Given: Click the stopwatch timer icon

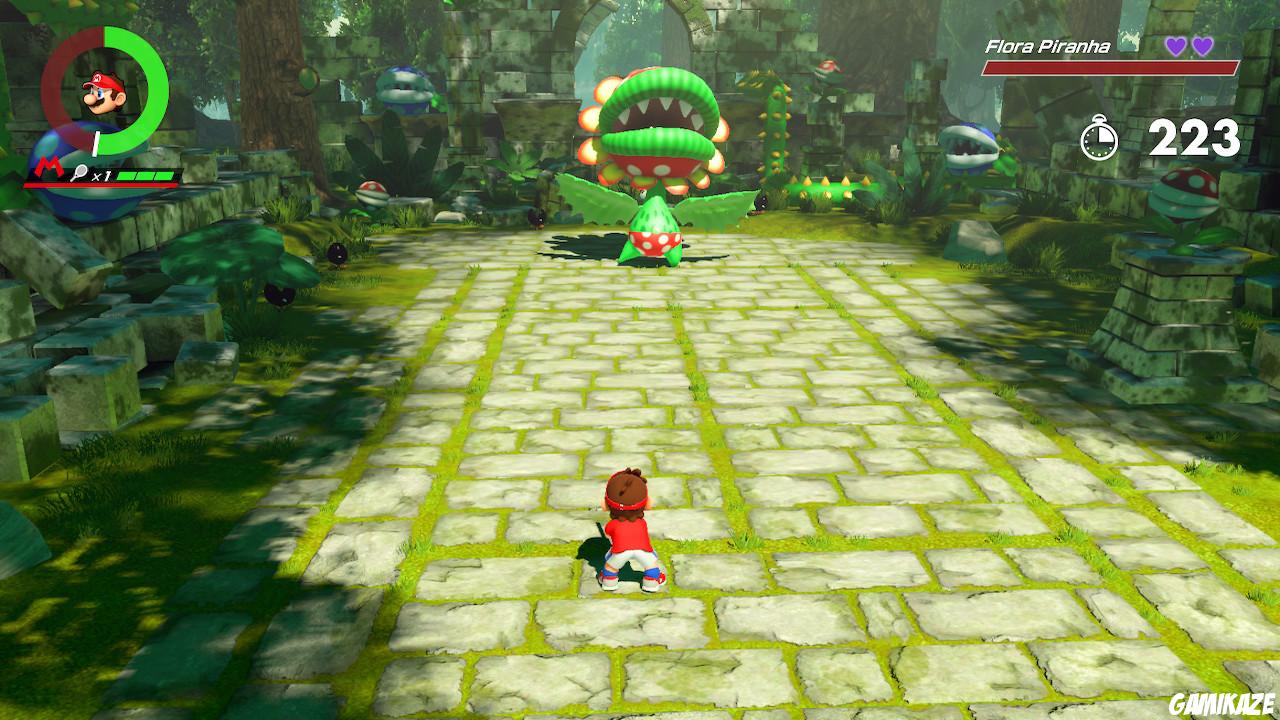Looking at the screenshot, I should [1098, 138].
